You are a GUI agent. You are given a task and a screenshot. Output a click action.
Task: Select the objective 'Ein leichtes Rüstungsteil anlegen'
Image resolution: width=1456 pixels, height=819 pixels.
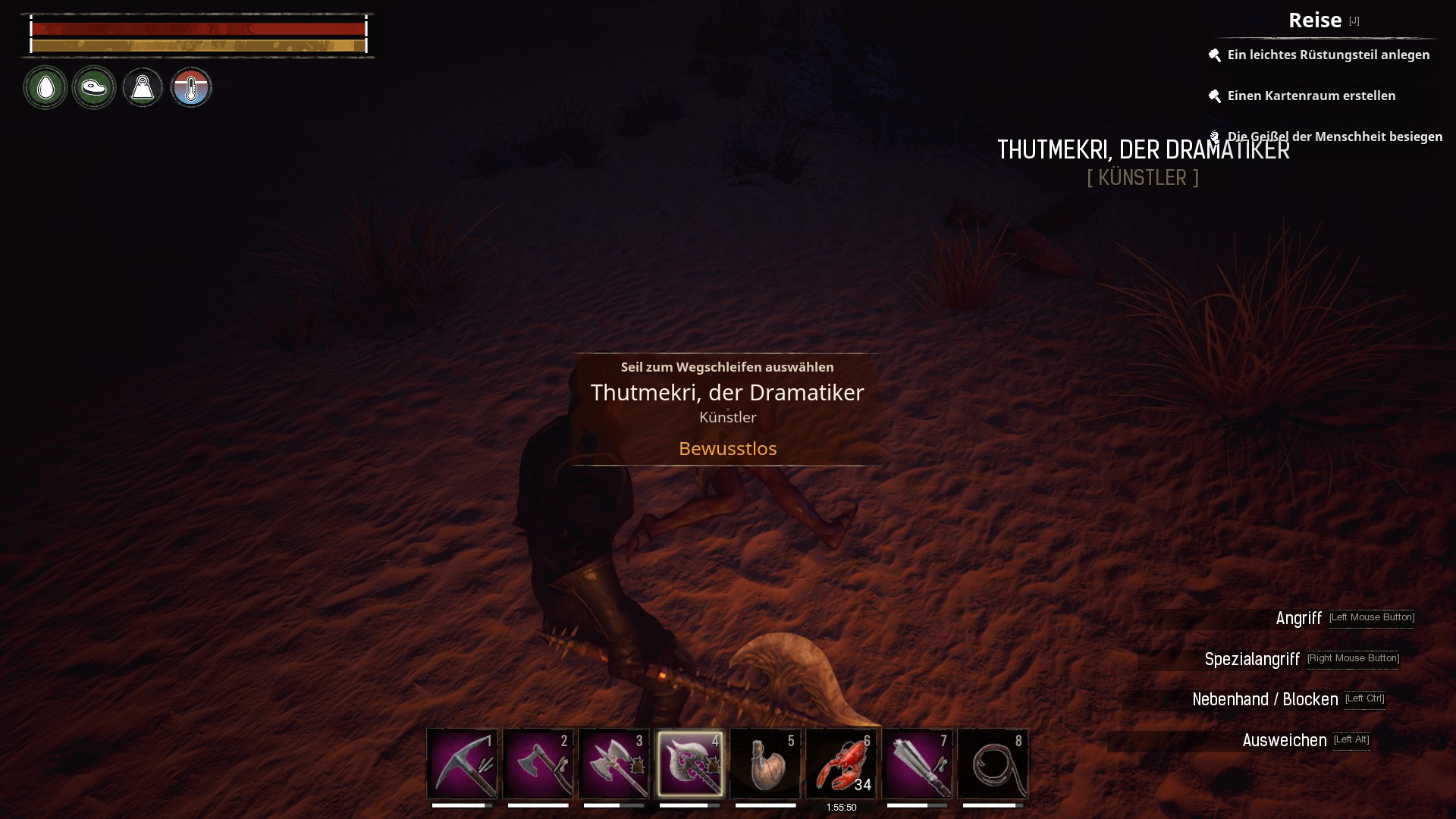point(1328,55)
